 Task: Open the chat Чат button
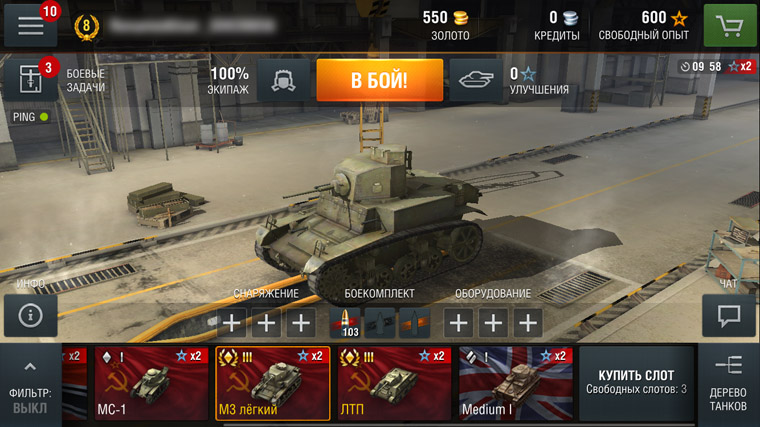[728, 316]
